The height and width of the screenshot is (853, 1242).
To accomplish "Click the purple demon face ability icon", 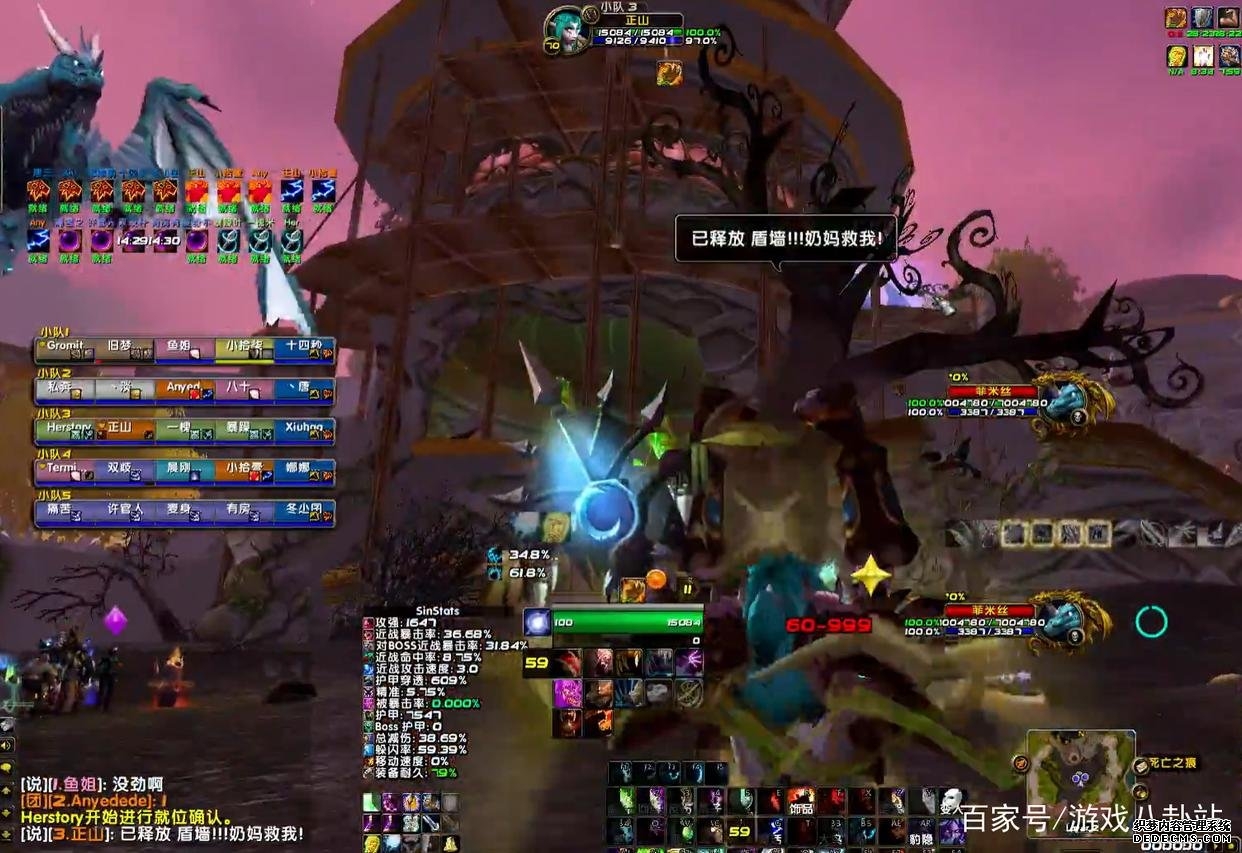I will (568, 692).
